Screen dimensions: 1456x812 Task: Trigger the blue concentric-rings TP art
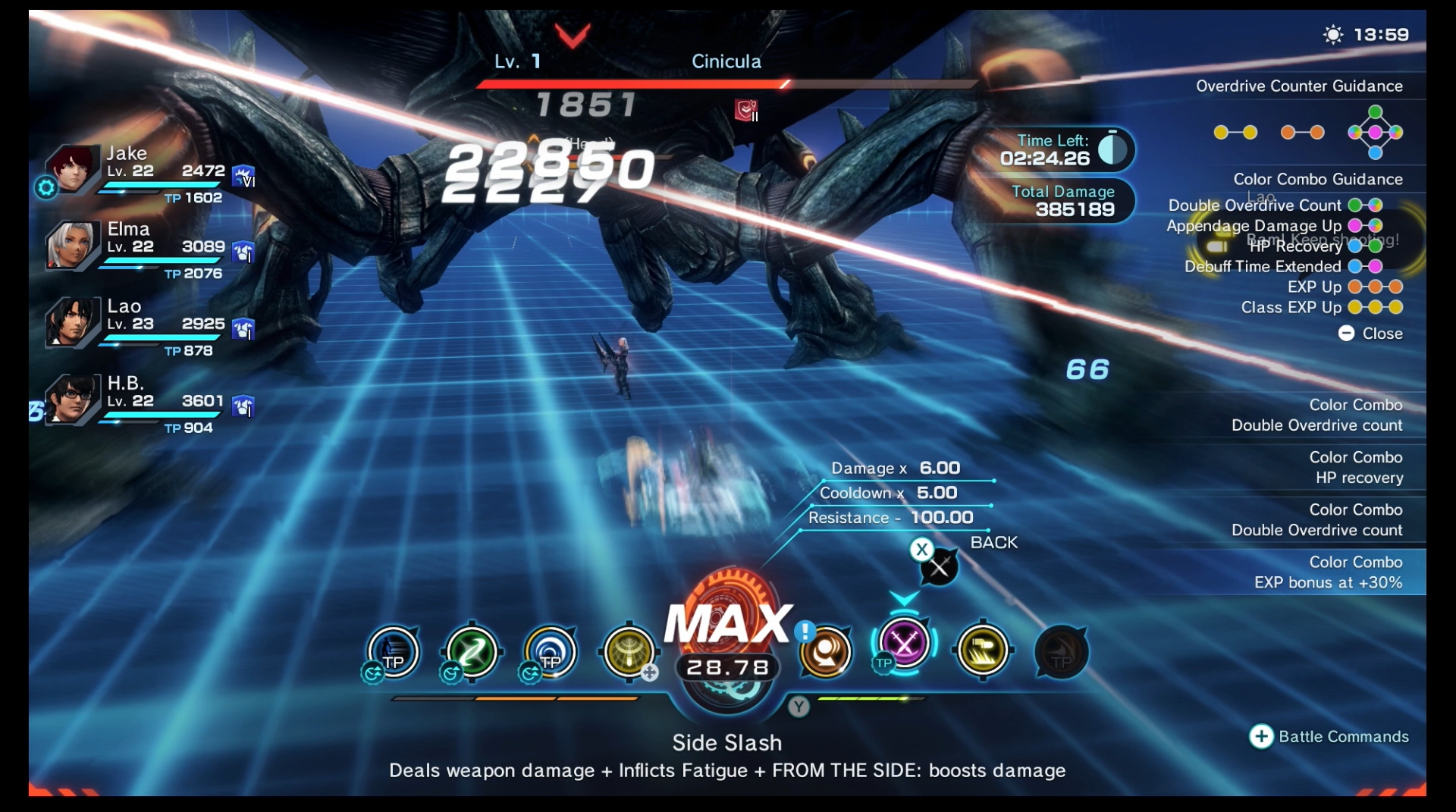click(551, 651)
